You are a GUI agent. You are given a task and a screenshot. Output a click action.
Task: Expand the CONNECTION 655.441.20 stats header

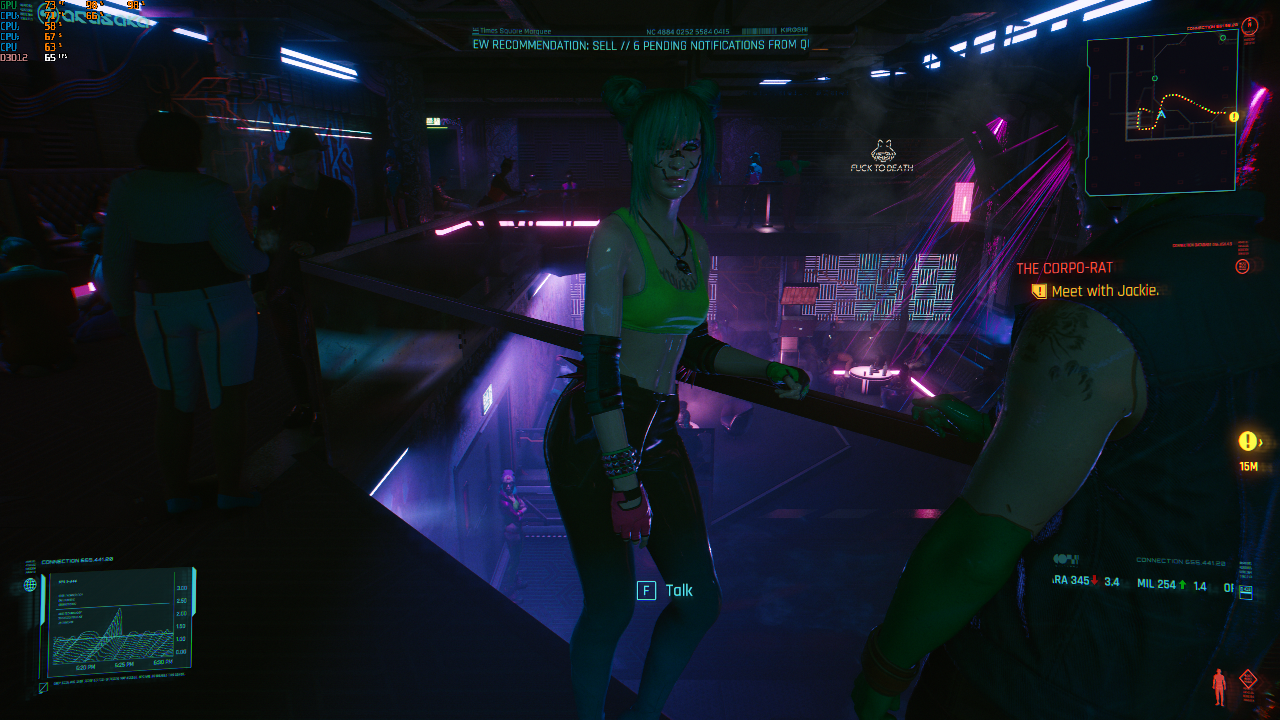(x=1181, y=561)
